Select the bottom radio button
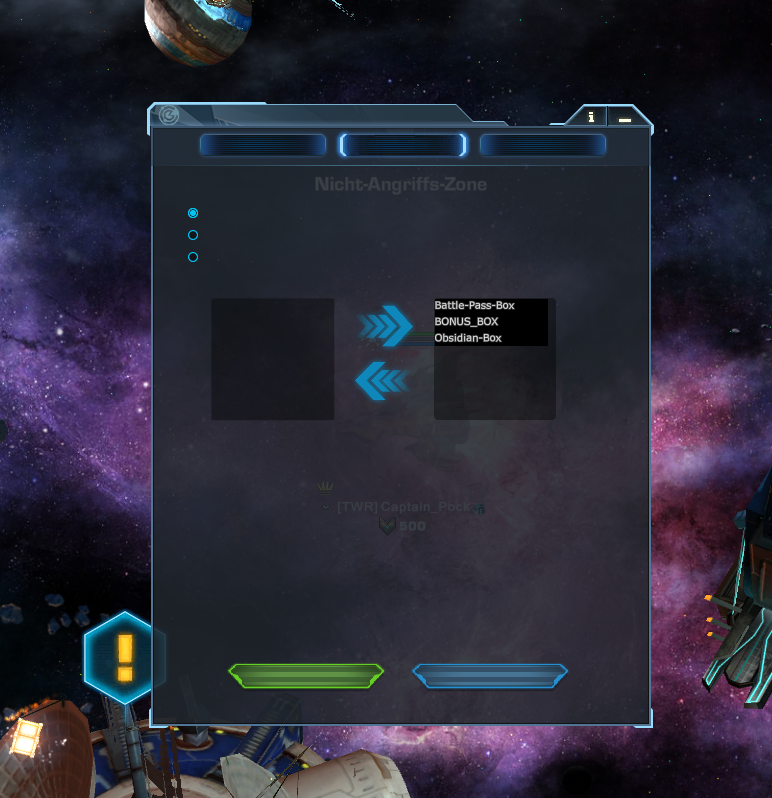The width and height of the screenshot is (772, 798). [193, 257]
